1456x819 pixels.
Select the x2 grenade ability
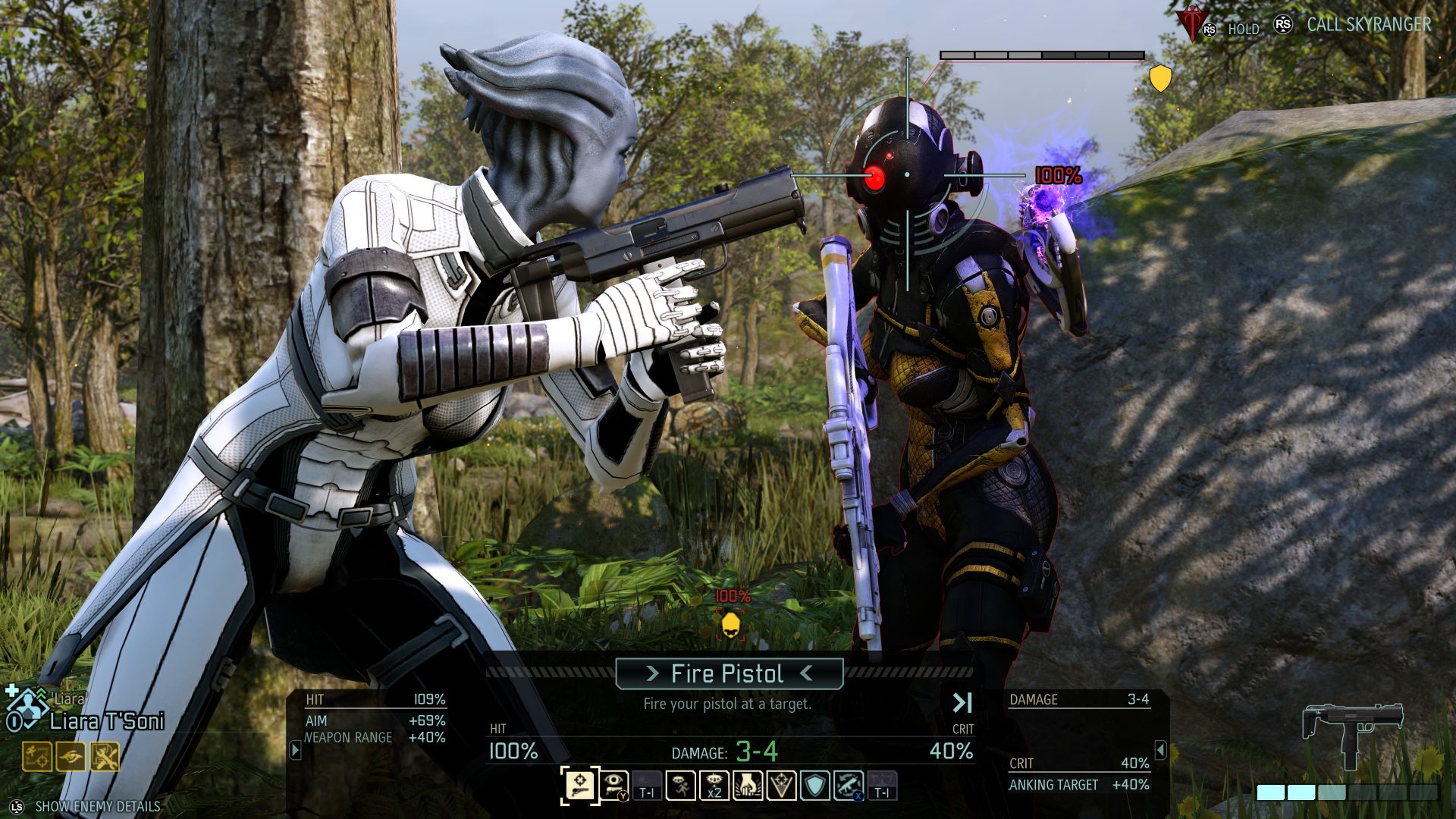[x=714, y=785]
